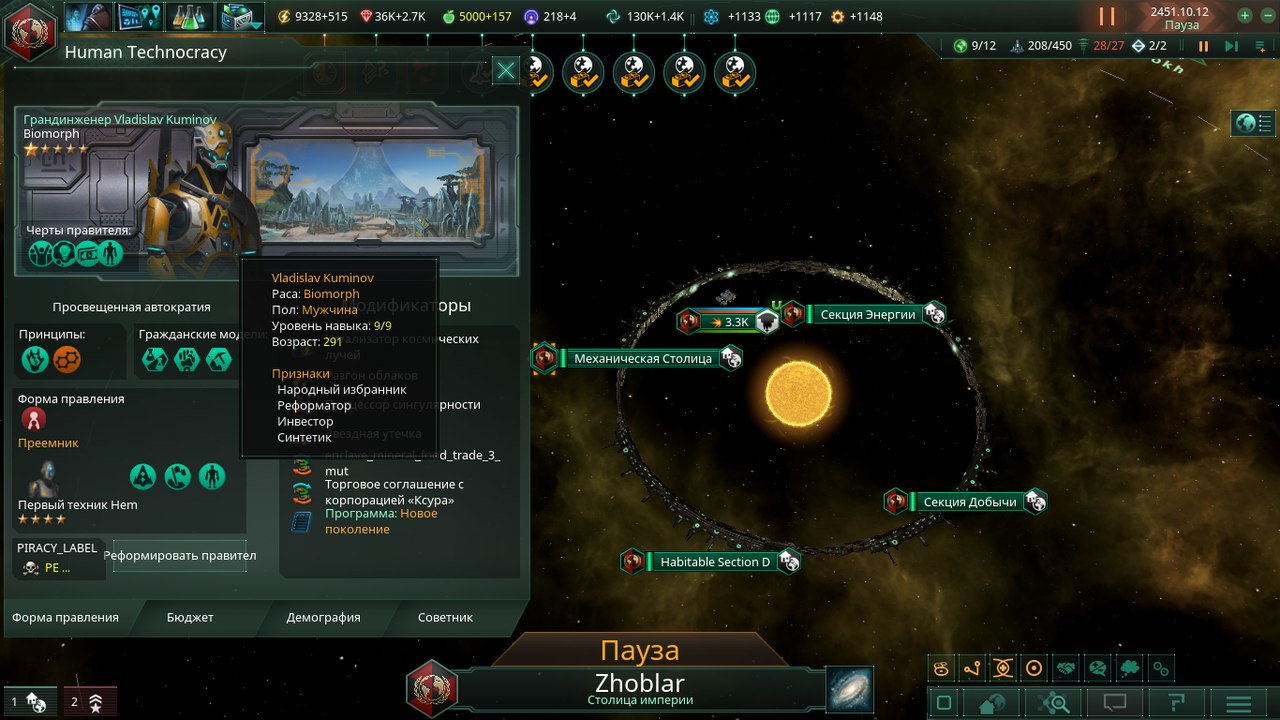This screenshot has width=1280, height=720.
Task: Close the Human Technocracy government panel
Action: point(506,70)
